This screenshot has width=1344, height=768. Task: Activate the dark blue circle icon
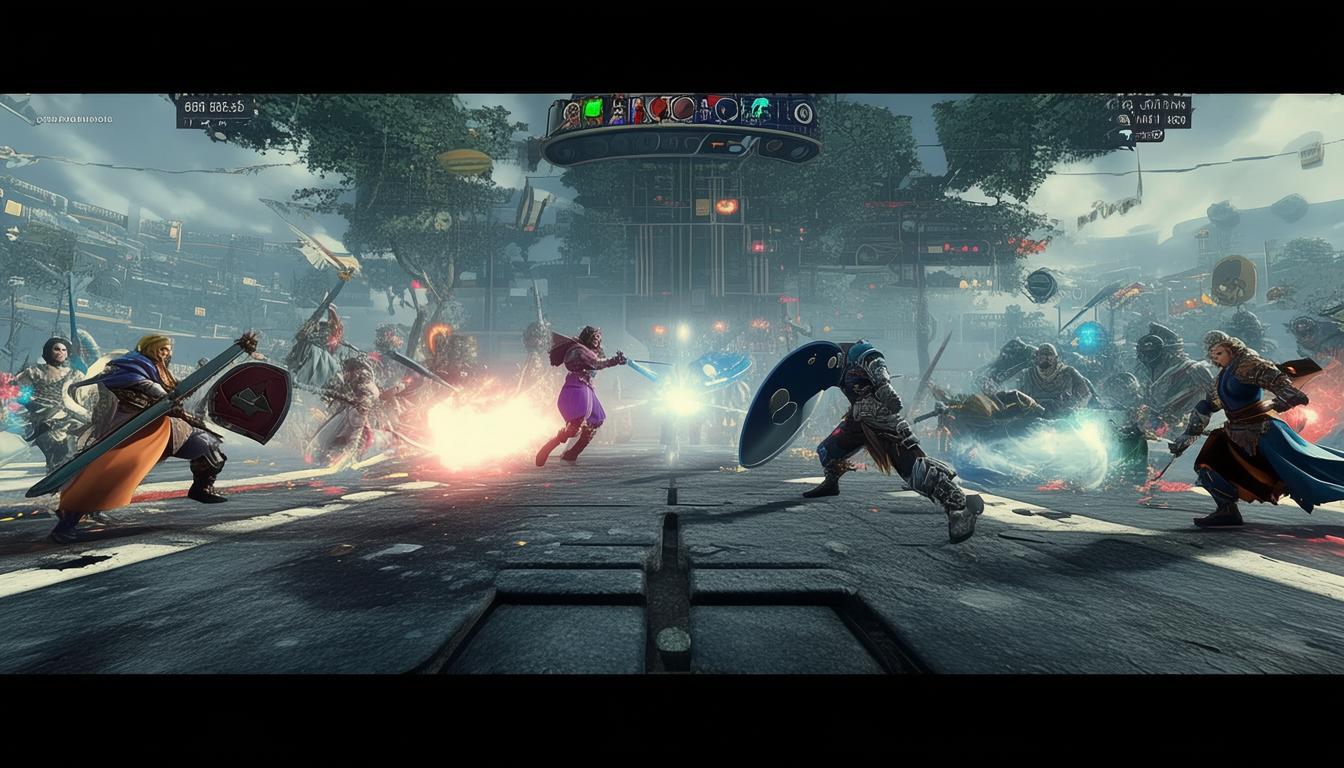[x=727, y=109]
